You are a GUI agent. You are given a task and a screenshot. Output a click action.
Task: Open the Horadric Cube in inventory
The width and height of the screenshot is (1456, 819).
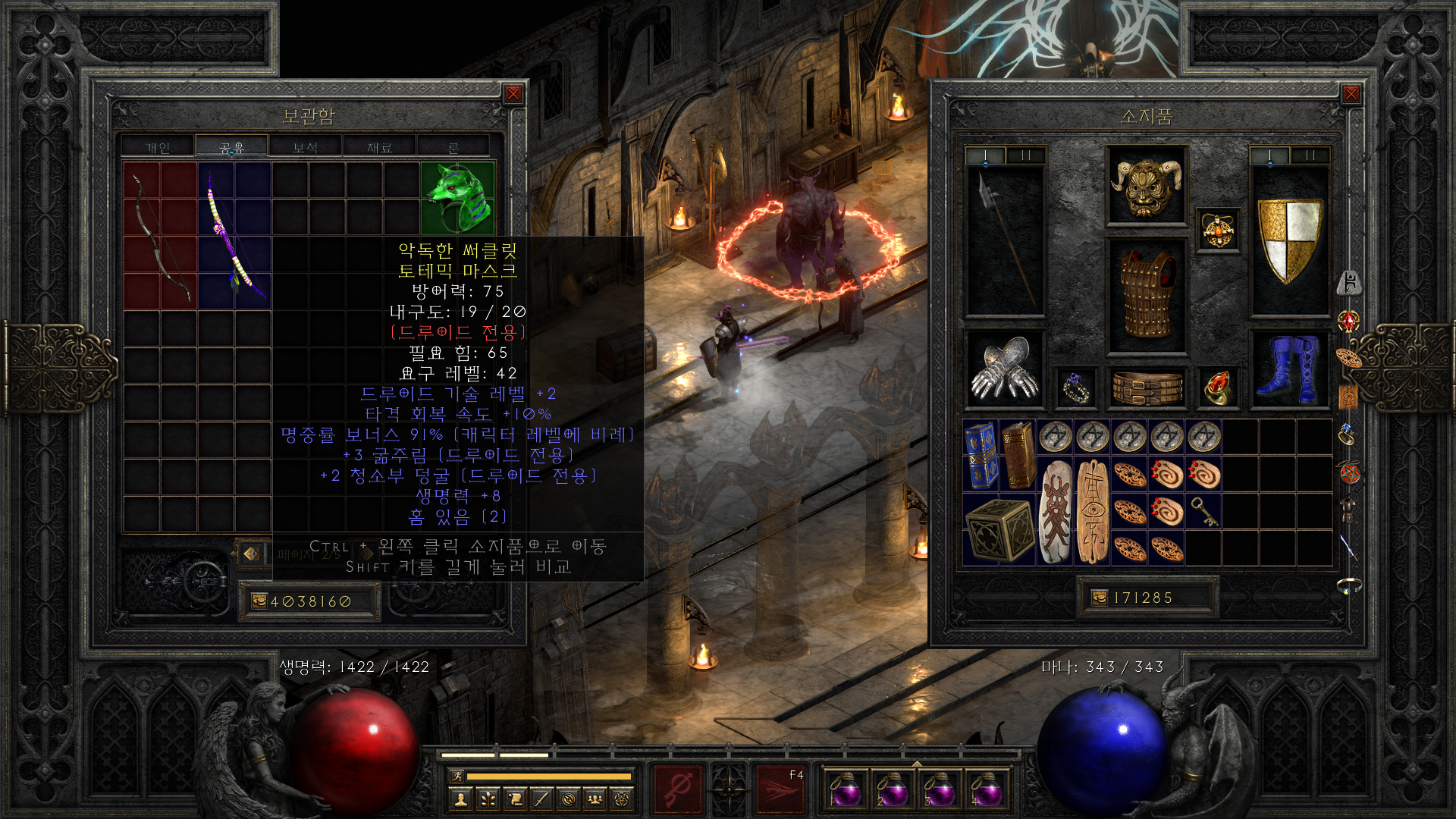pyautogui.click(x=998, y=529)
